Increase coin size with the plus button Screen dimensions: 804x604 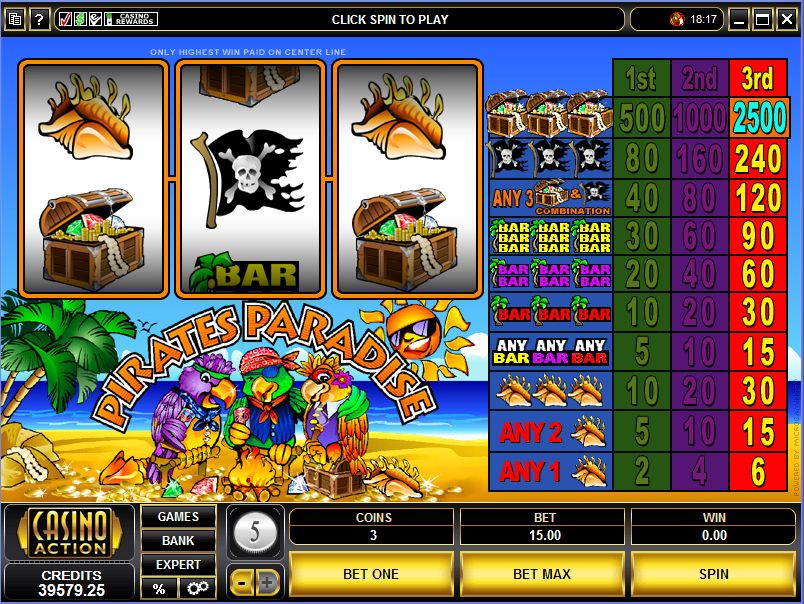[268, 581]
